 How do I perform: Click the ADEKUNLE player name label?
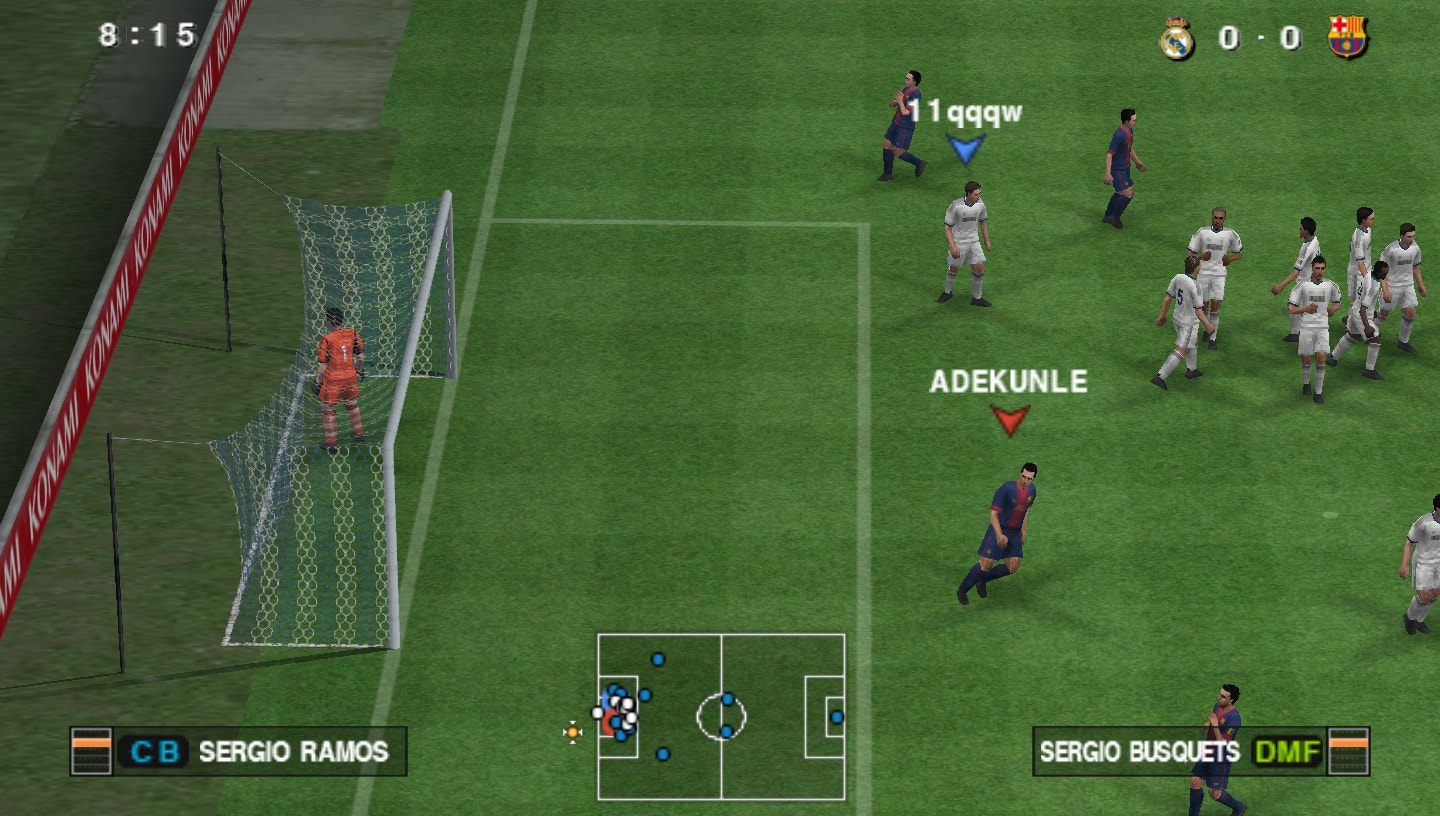tap(1009, 381)
